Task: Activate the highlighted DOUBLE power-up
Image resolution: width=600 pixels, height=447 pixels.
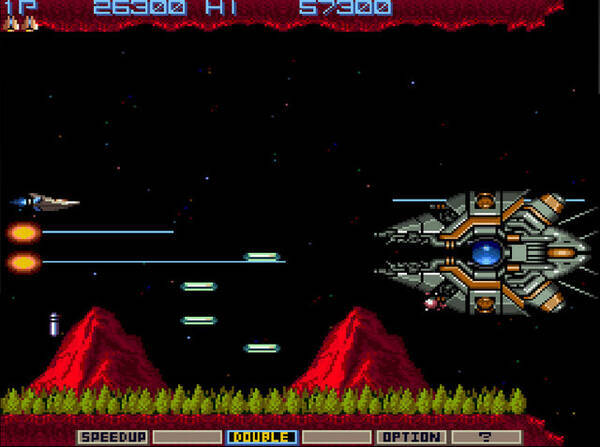Action: 261,437
